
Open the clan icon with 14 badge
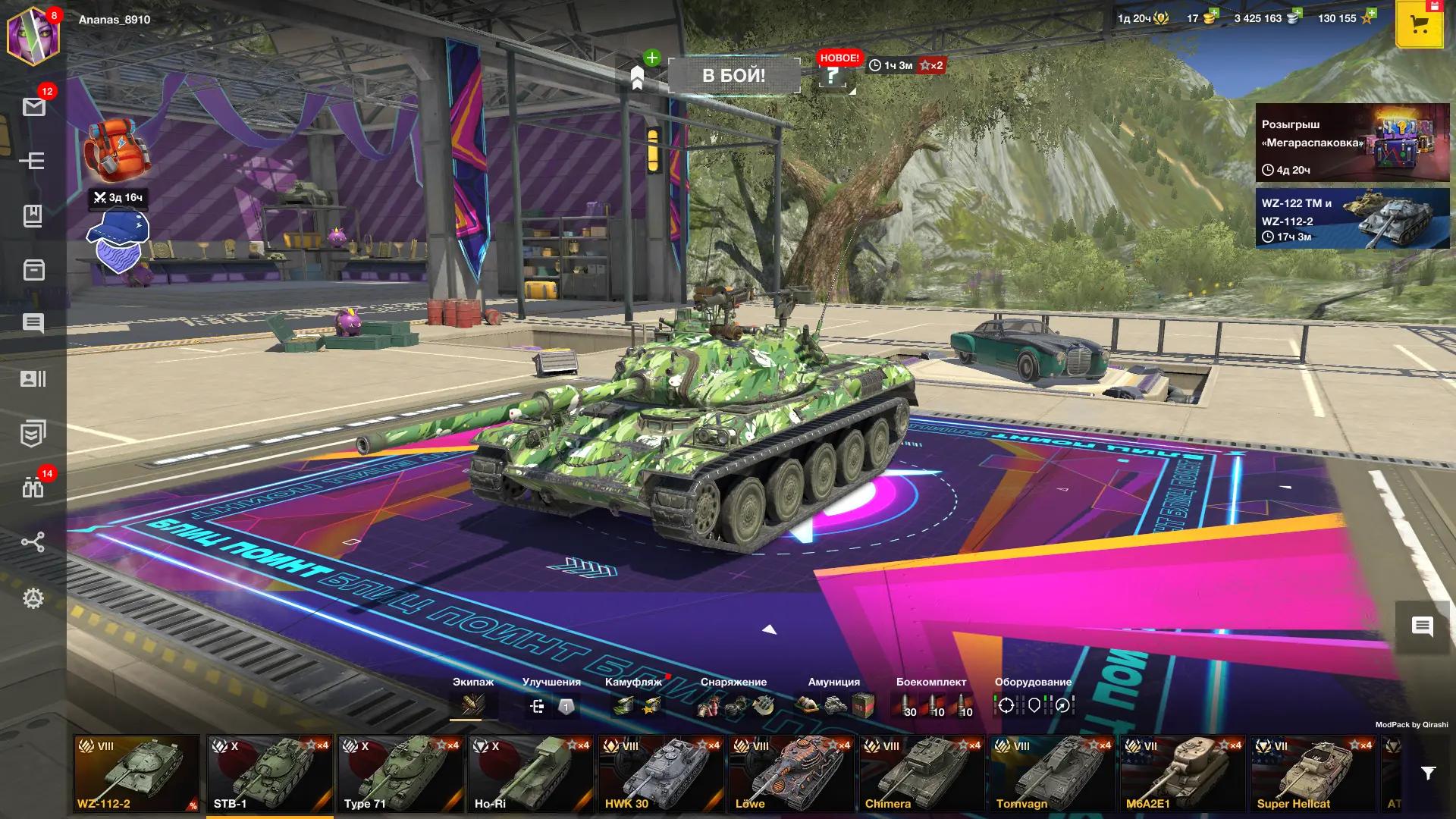(x=33, y=488)
